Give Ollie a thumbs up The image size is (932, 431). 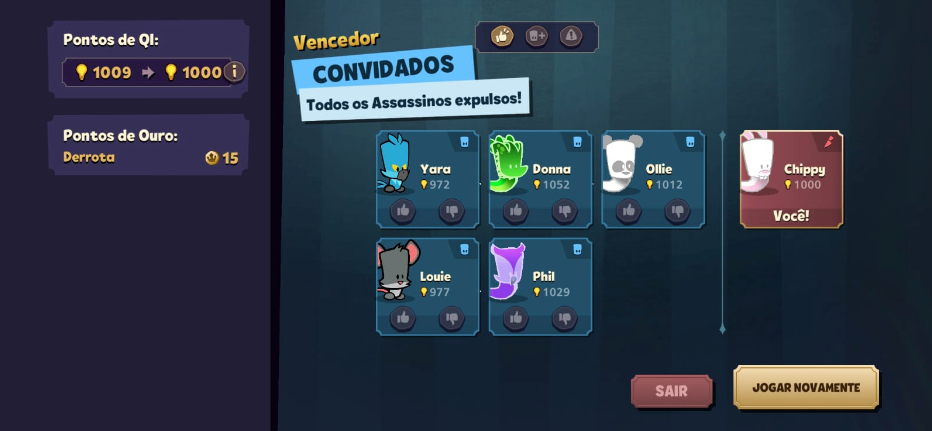629,211
